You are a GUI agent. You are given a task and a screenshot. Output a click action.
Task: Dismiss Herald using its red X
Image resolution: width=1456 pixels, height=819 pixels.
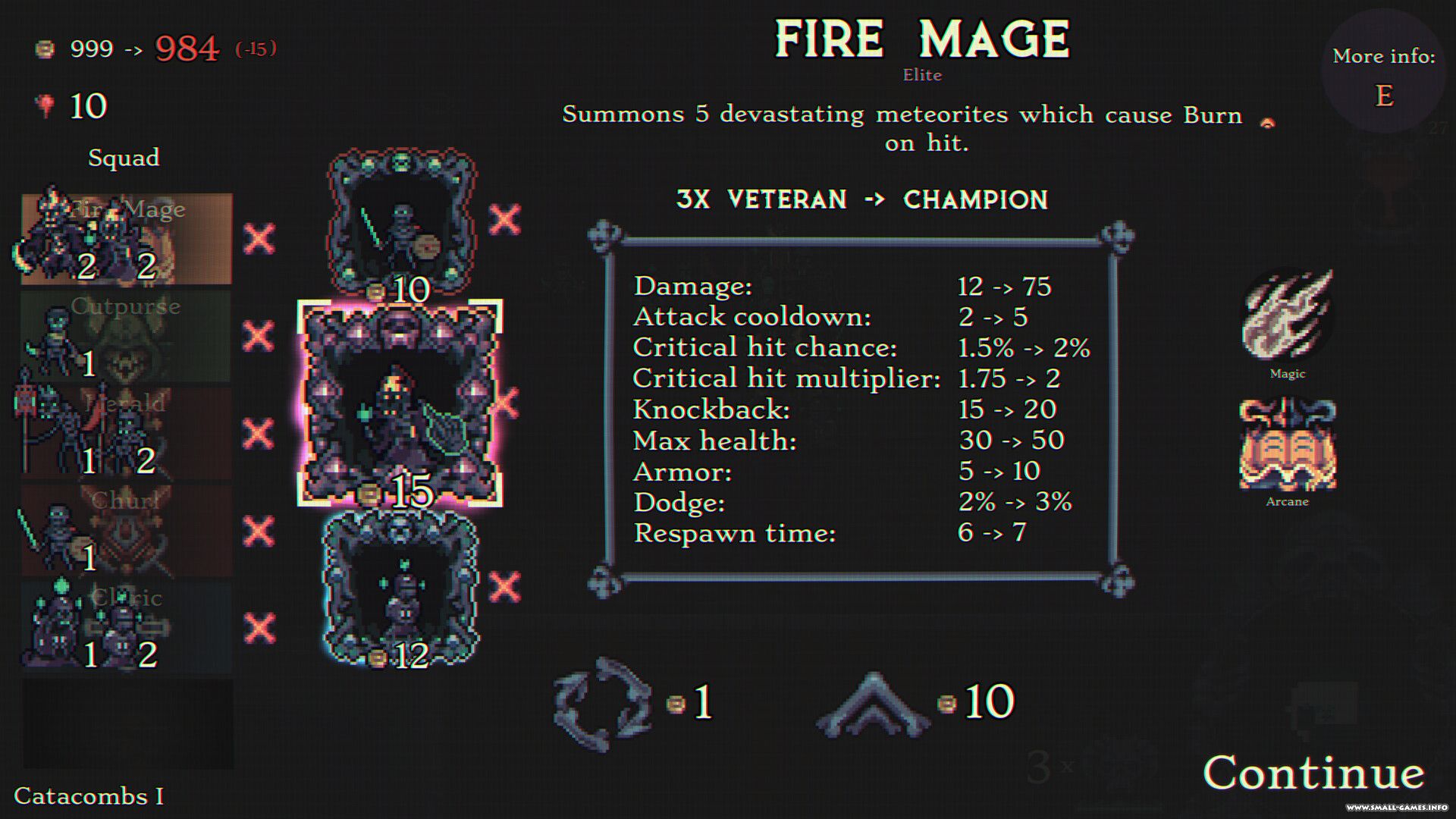pos(259,433)
